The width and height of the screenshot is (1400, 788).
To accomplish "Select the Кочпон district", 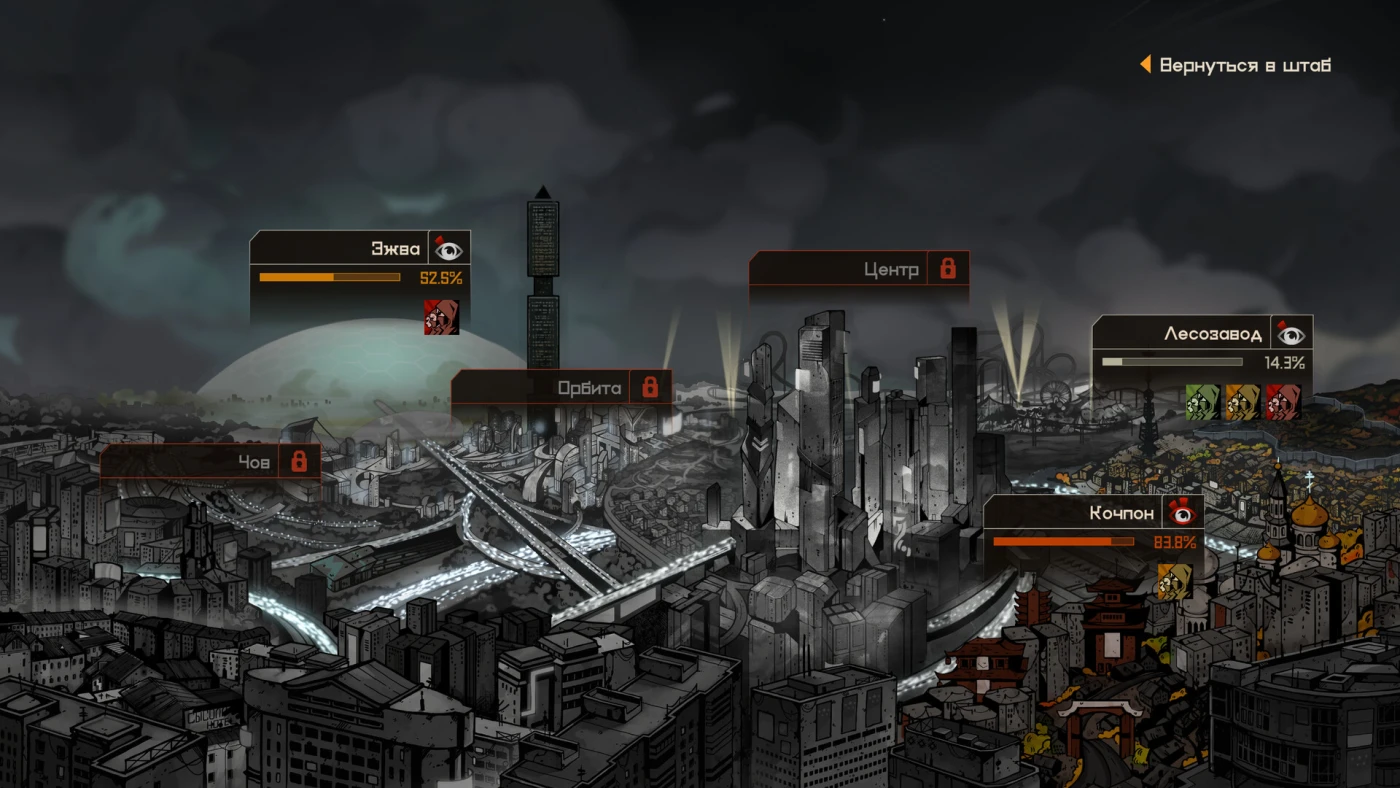I will [x=1121, y=514].
